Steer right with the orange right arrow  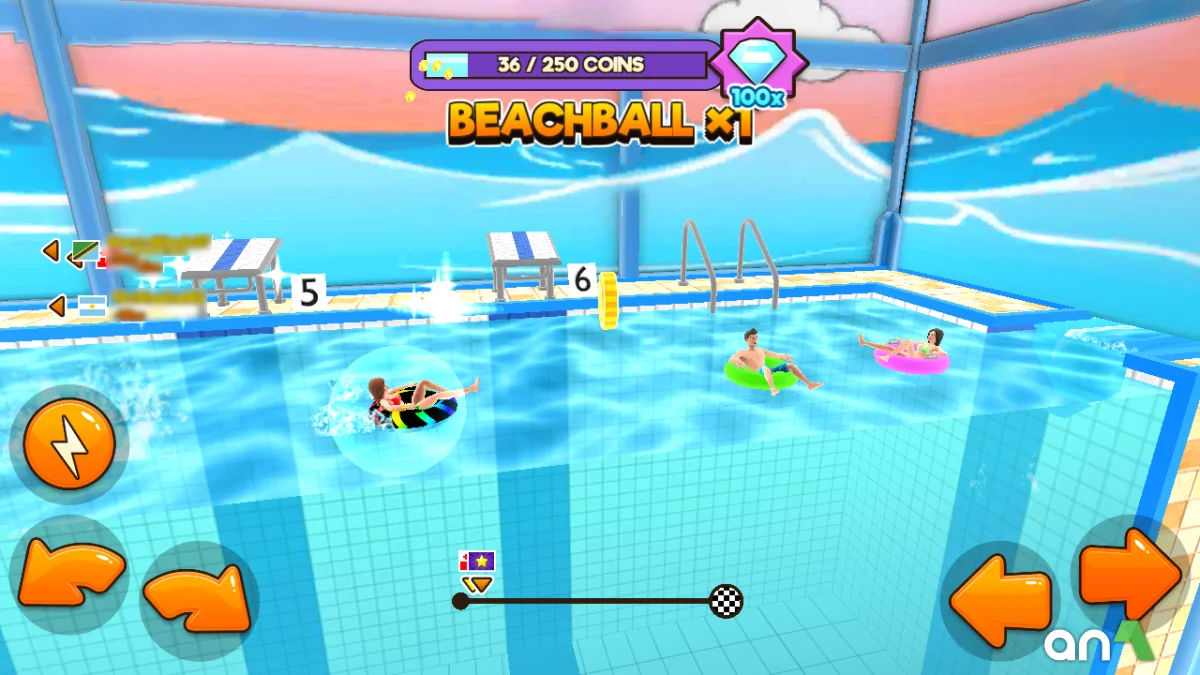coord(1130,576)
